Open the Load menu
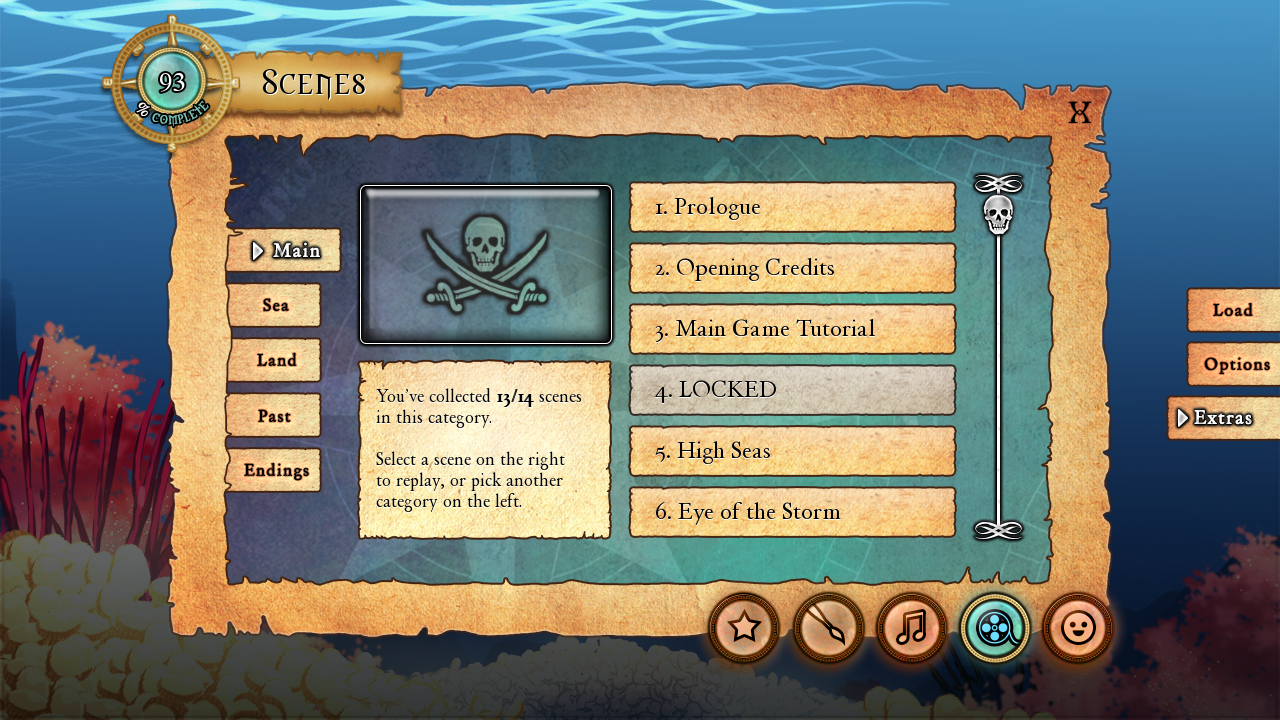Screen dimensions: 1280x720 tap(1233, 310)
